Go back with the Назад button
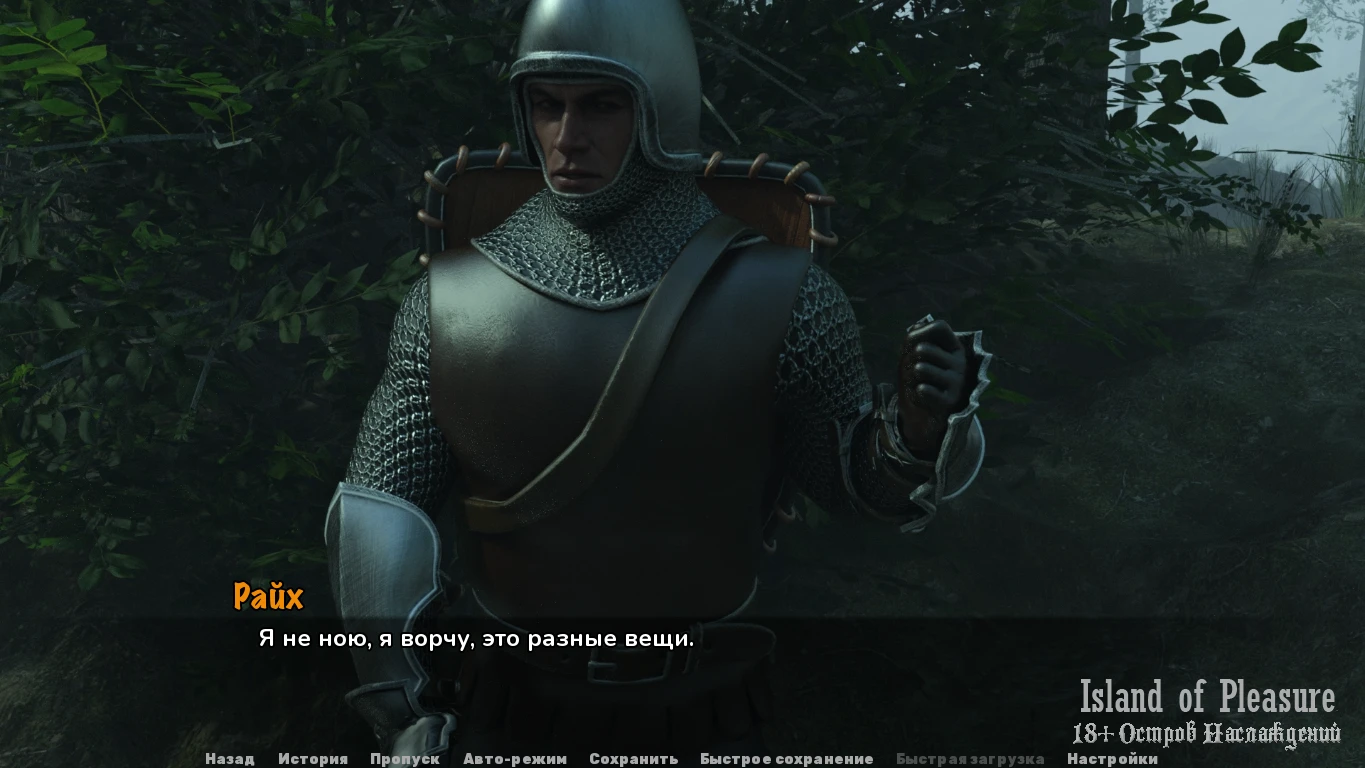 (x=229, y=759)
